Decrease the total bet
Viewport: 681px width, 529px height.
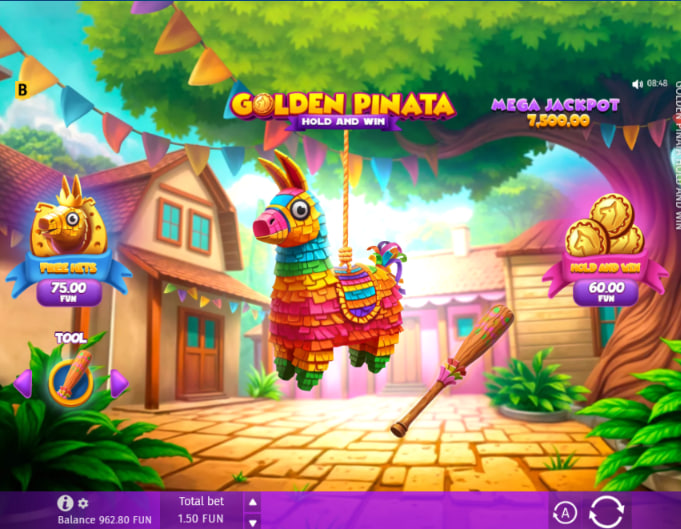coord(252,521)
